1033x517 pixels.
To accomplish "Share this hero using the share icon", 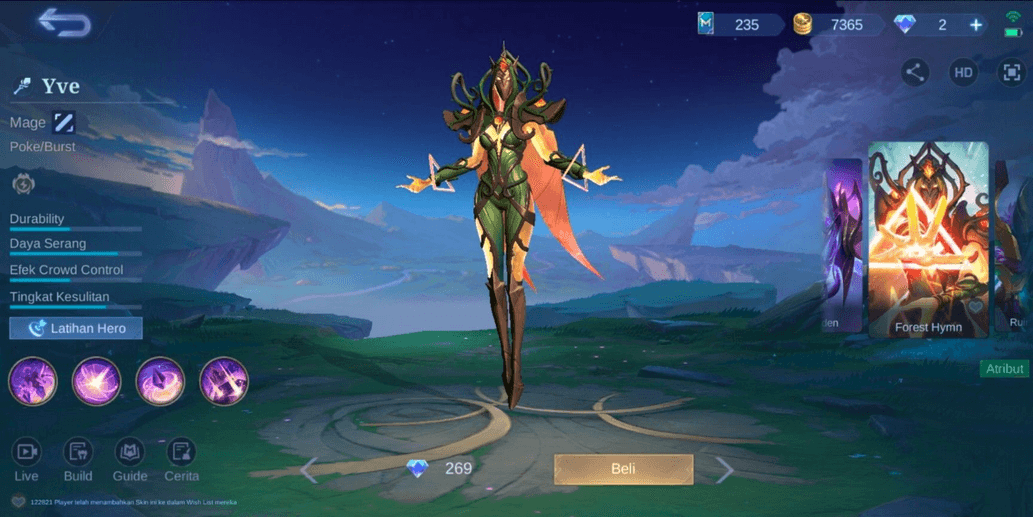I will click(914, 72).
